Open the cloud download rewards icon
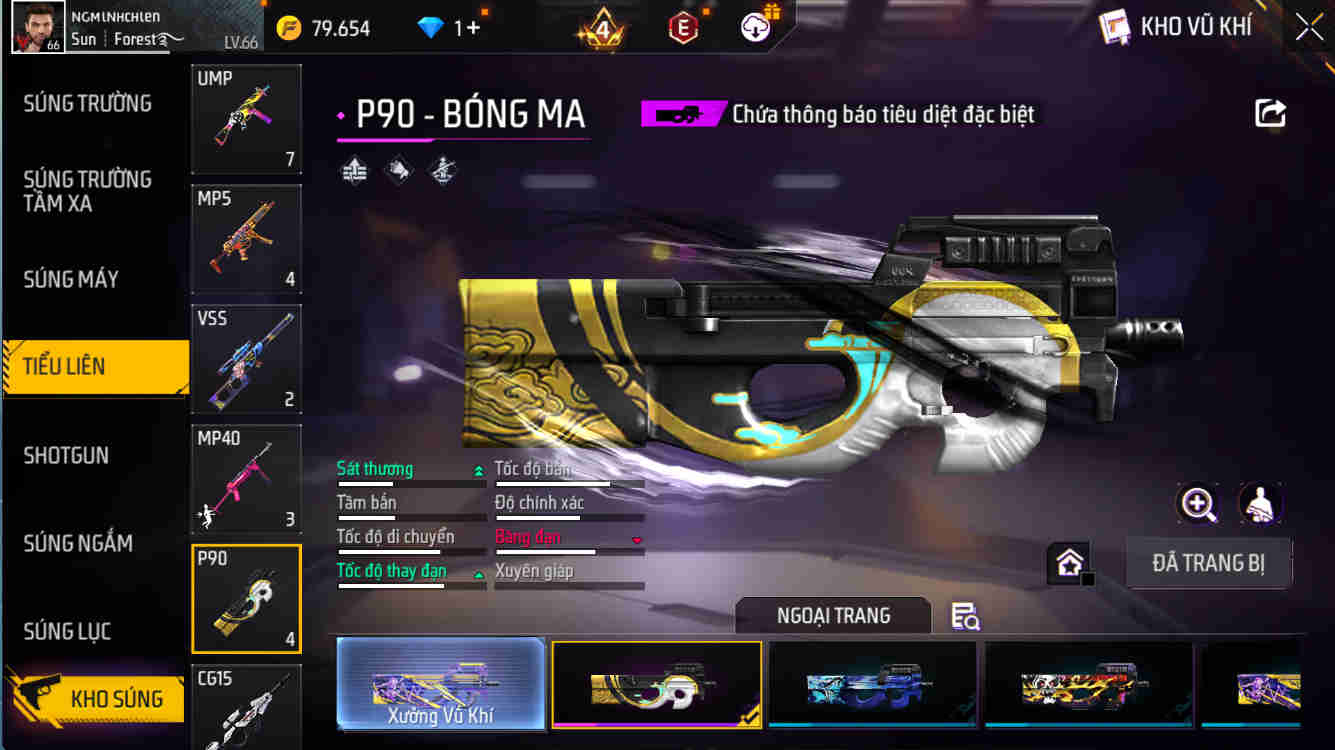This screenshot has height=750, width=1335. point(753,27)
